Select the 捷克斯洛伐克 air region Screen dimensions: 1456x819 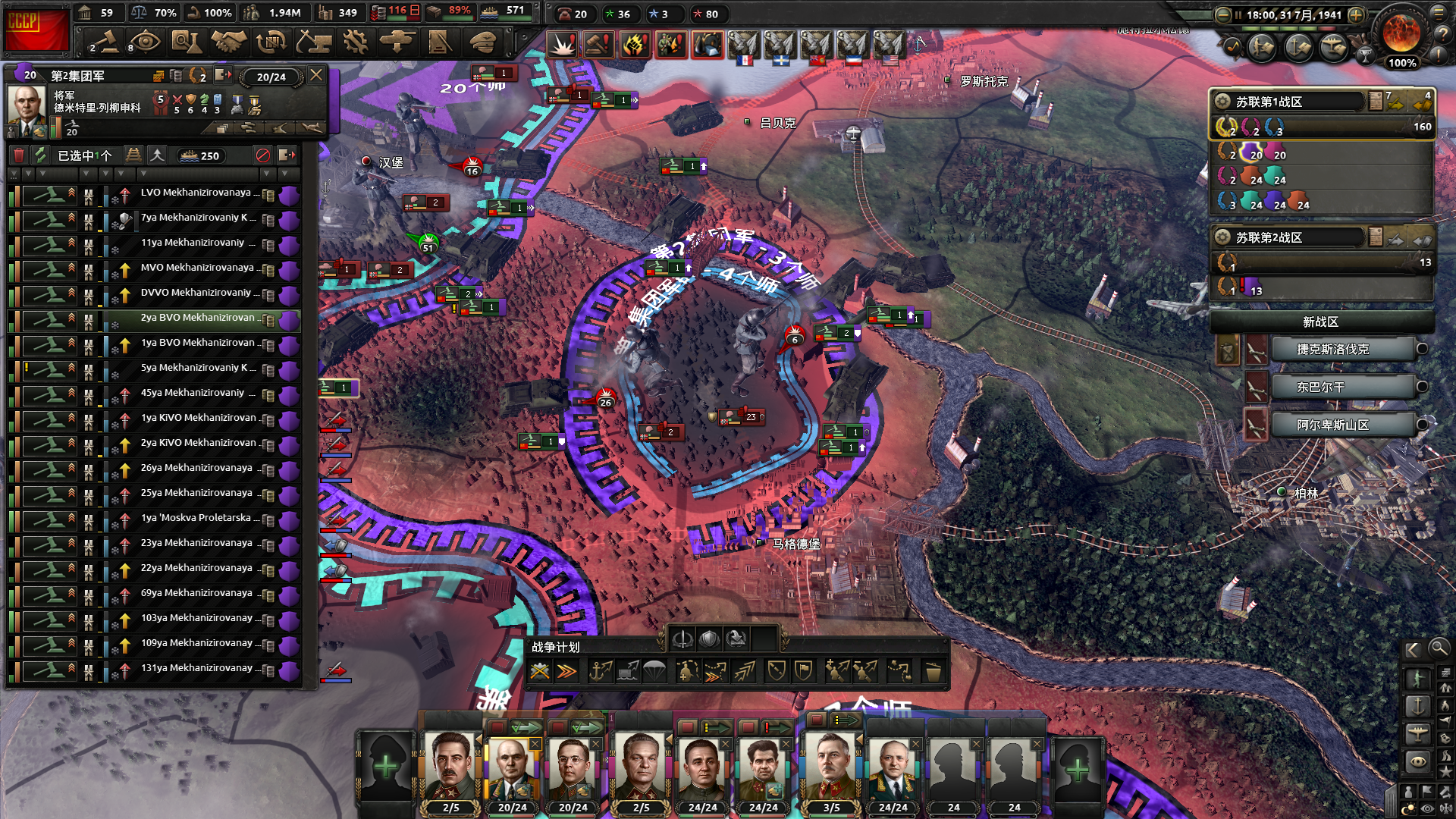pos(1332,350)
